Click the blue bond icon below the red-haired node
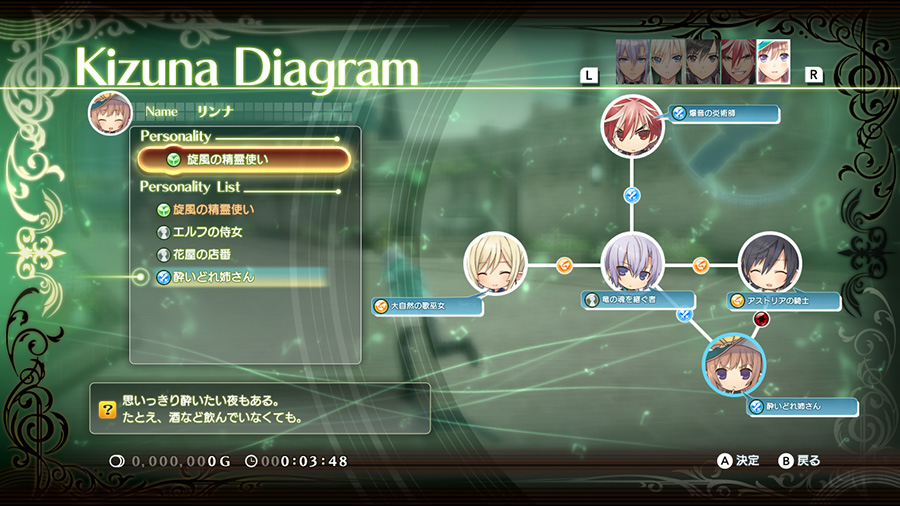 pos(632,195)
